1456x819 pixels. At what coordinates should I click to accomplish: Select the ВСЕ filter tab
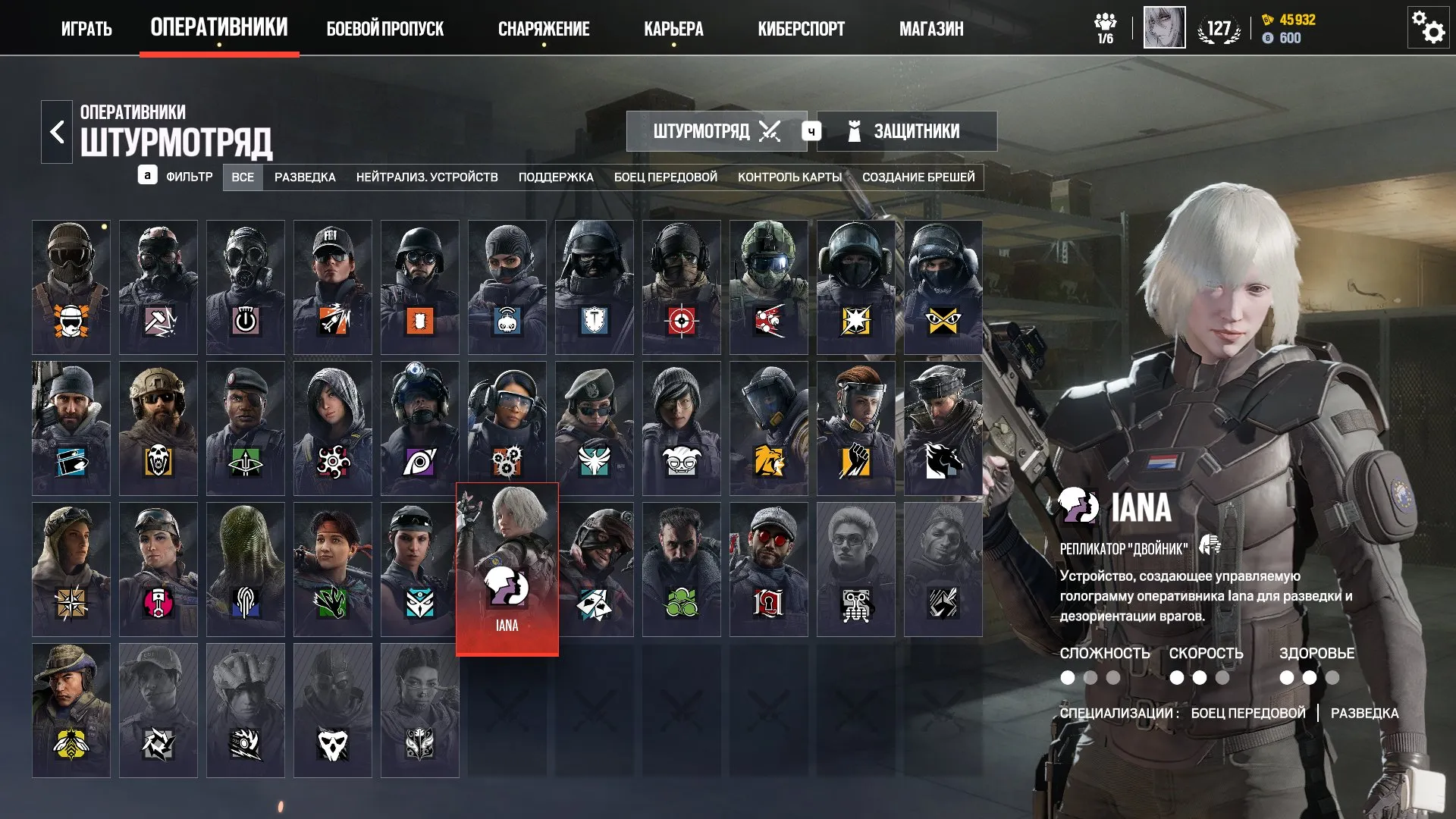click(x=243, y=177)
